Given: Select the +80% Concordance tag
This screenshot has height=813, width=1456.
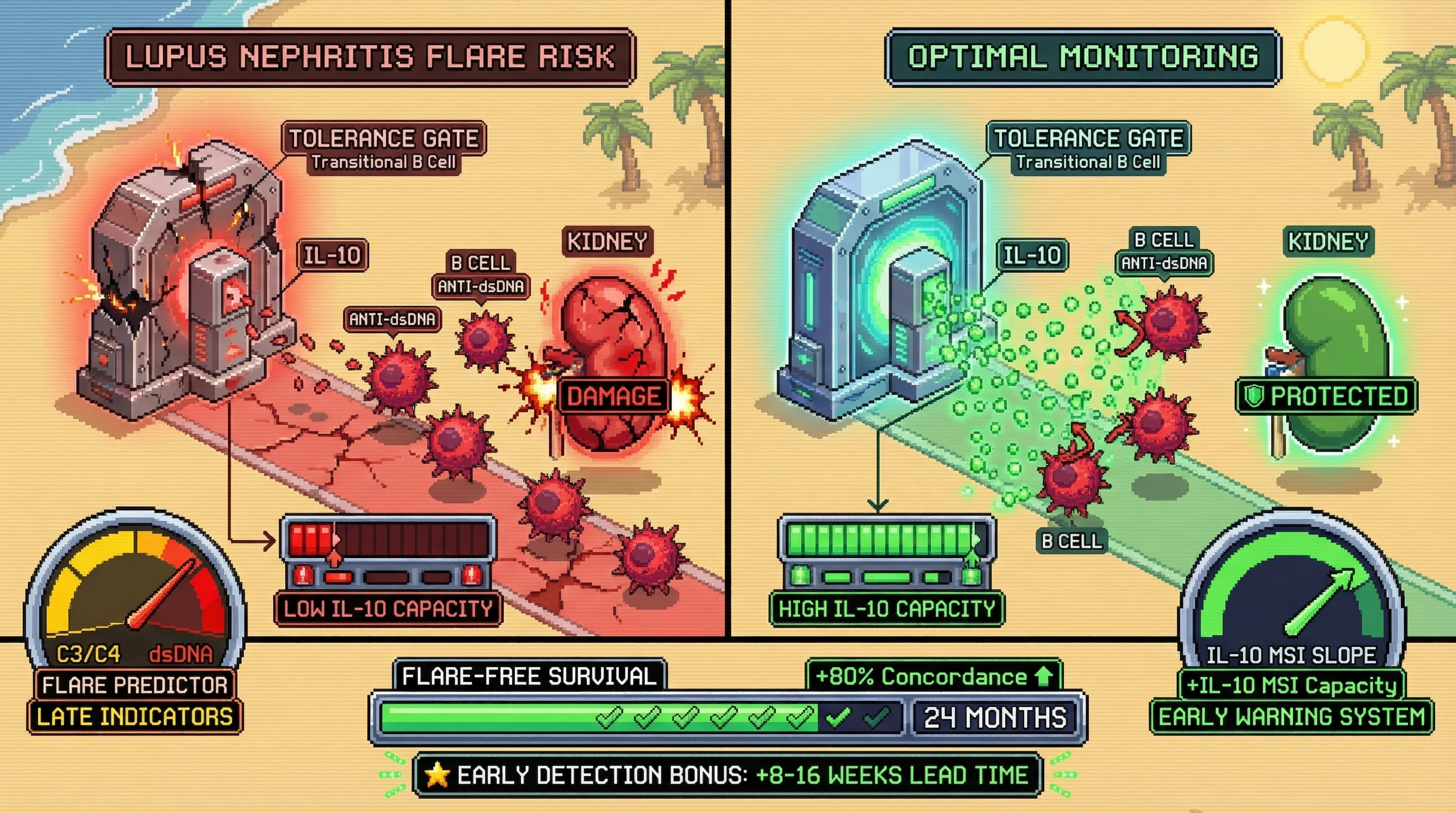Looking at the screenshot, I should [x=933, y=676].
